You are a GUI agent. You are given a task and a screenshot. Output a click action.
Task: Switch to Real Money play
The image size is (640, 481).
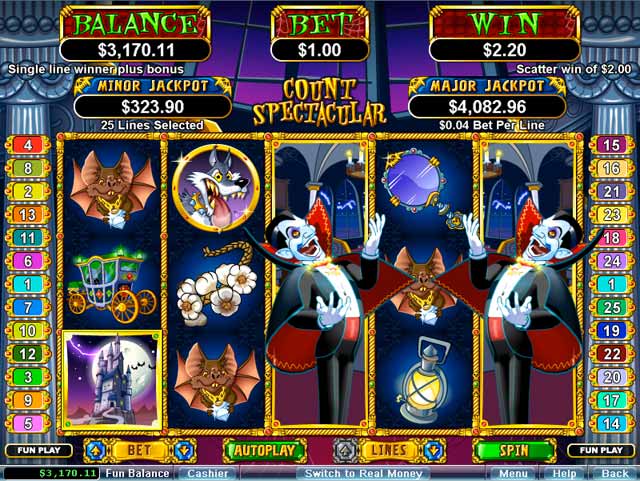364,473
